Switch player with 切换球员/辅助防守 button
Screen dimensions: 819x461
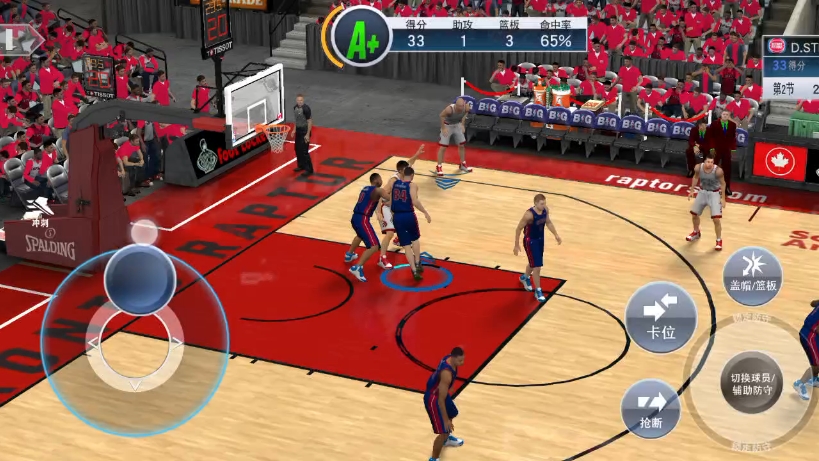[x=751, y=384]
